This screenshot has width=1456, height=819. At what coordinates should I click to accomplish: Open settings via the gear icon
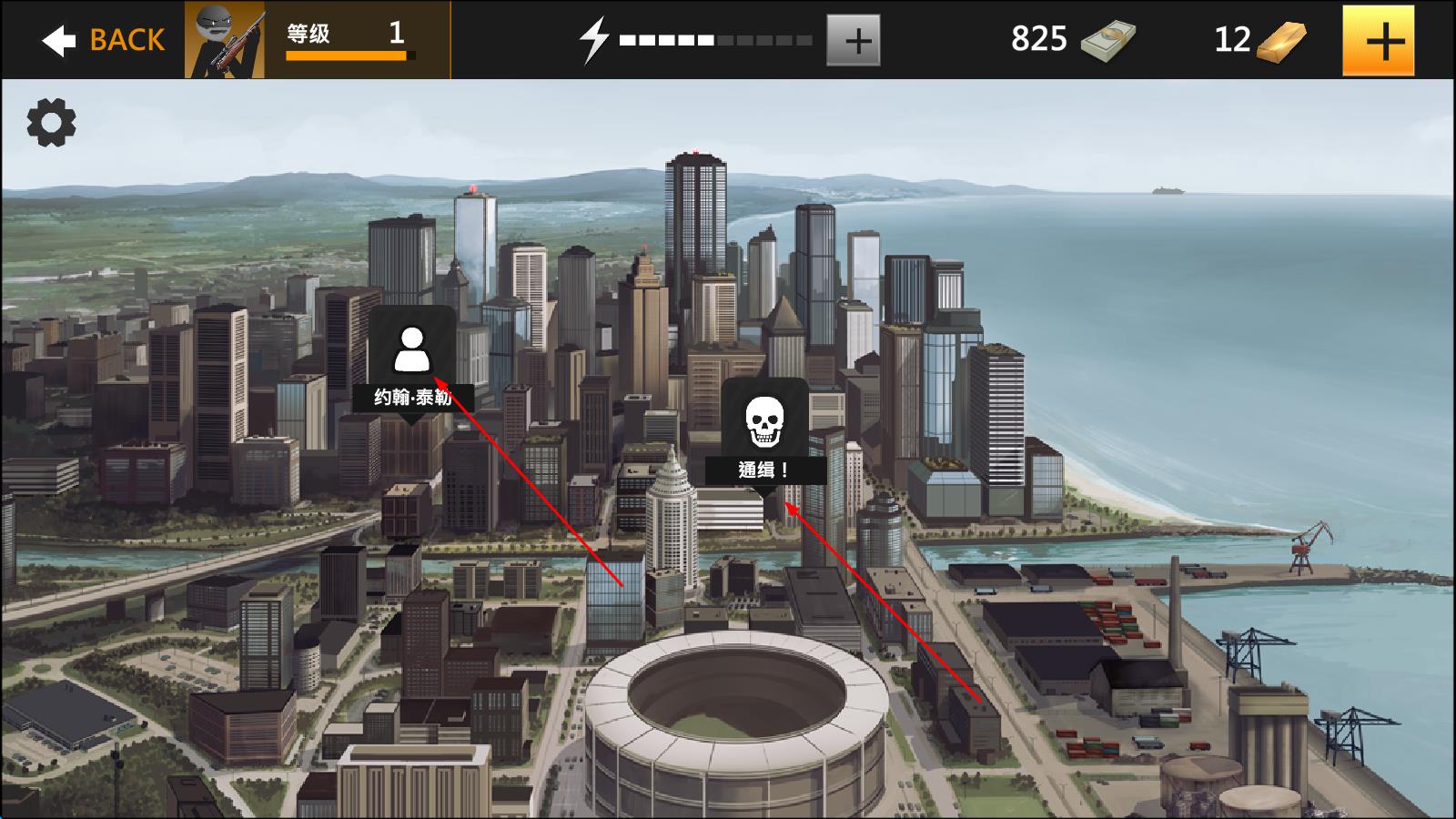pyautogui.click(x=51, y=123)
